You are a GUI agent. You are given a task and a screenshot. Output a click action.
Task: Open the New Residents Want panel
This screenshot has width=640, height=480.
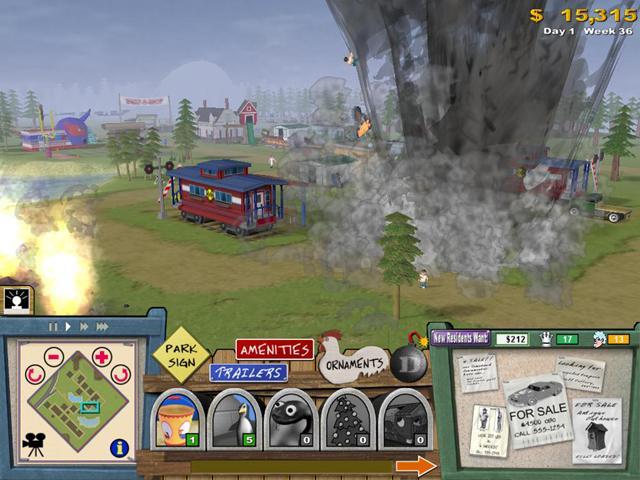click(461, 338)
